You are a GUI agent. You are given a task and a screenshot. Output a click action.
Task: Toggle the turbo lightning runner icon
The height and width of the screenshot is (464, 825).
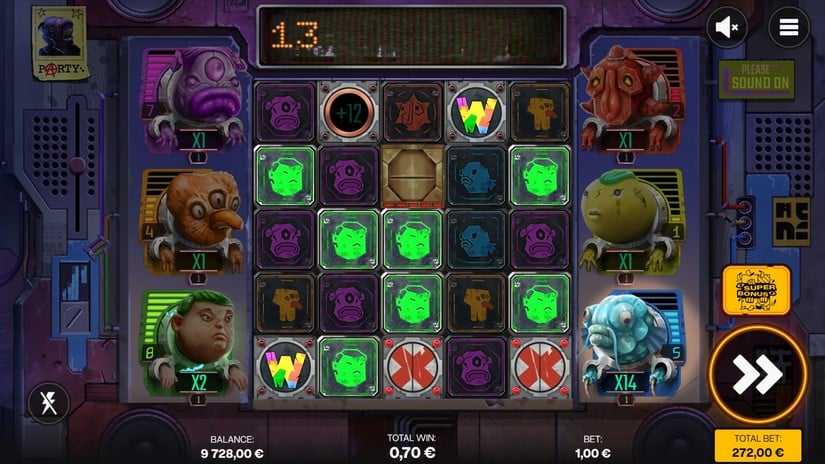coord(48,402)
